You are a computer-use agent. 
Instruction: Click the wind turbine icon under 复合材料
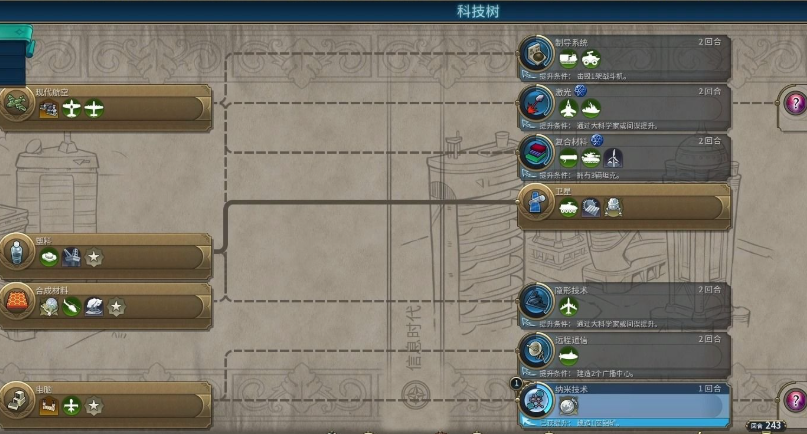tap(613, 158)
